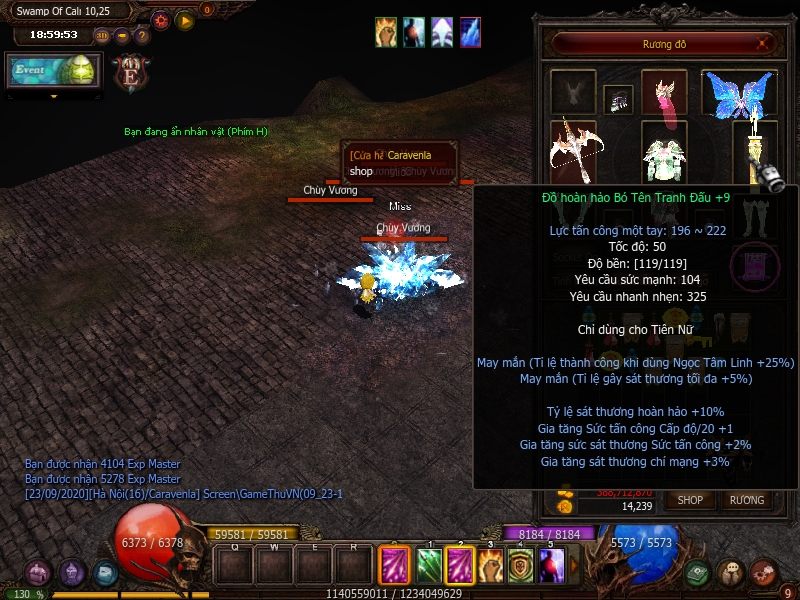Click the flaming fist buff icon
800x600 pixels.
point(387,32)
